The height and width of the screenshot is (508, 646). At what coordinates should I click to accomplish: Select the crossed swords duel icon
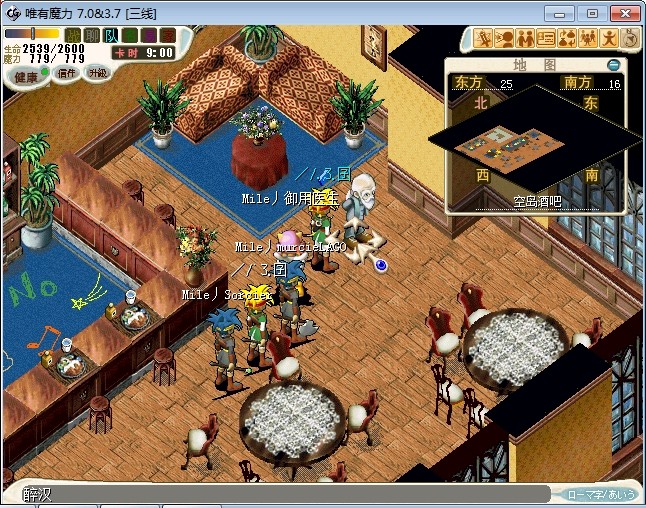click(483, 39)
